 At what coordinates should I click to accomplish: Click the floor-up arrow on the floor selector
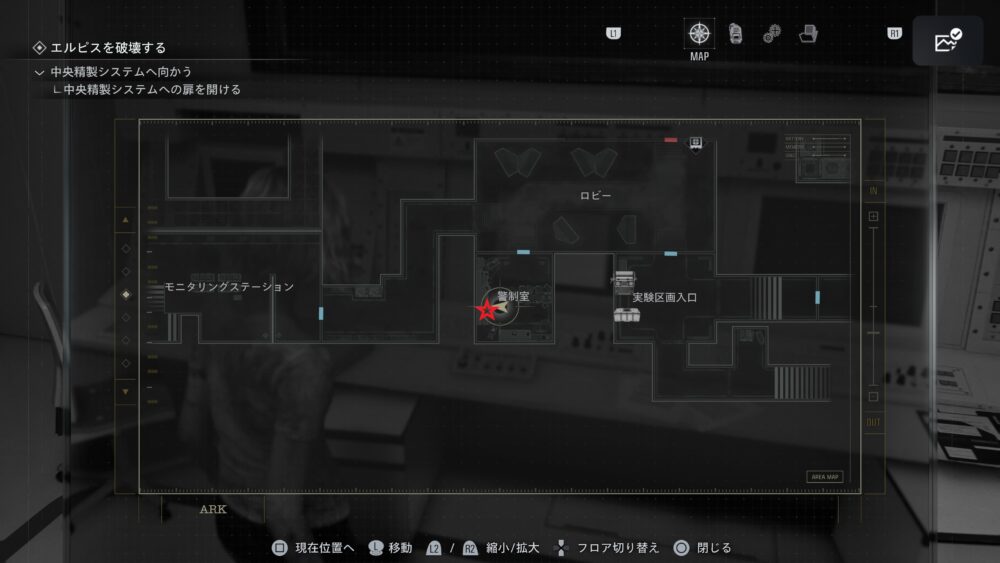coord(125,219)
